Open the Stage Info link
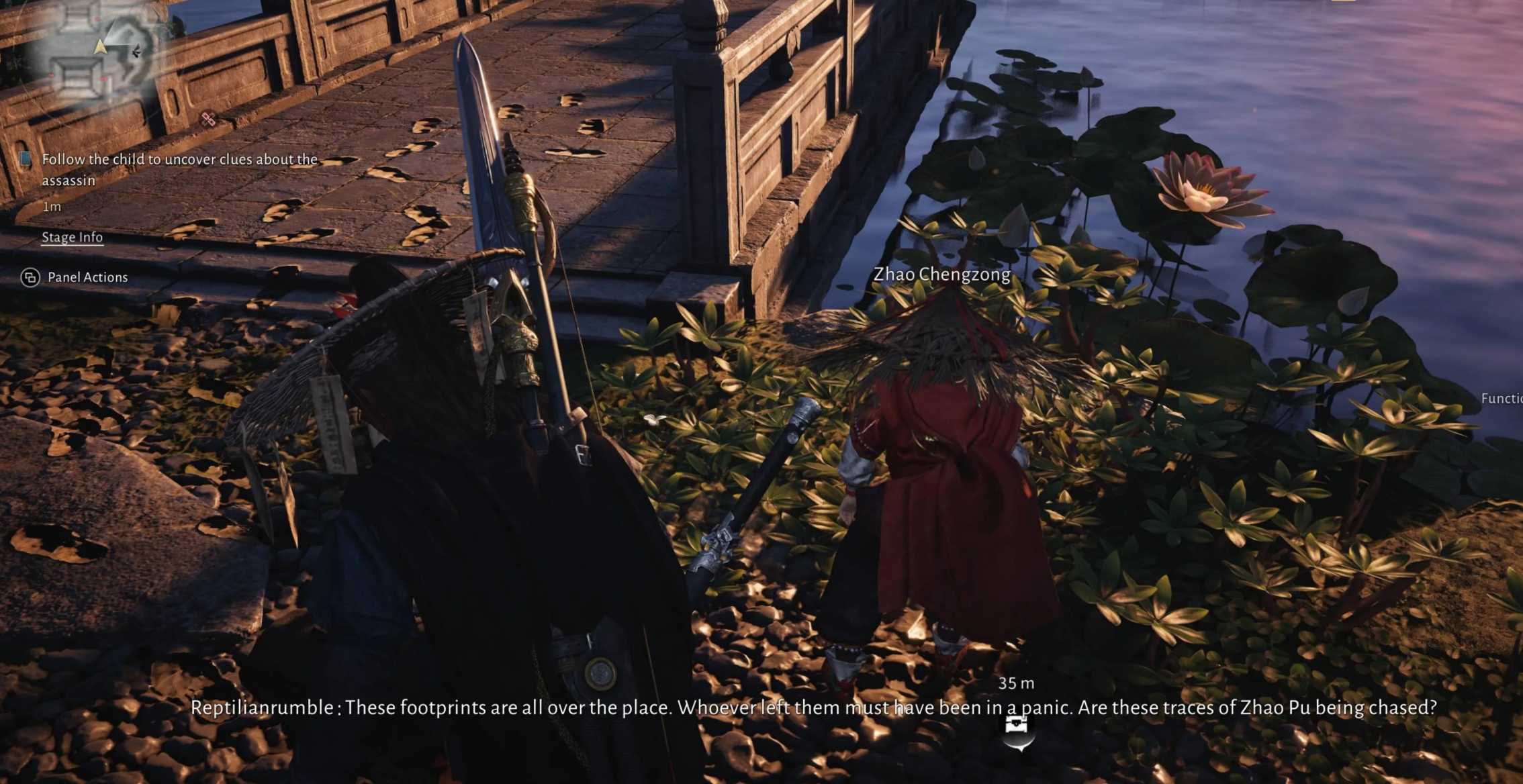 tap(73, 237)
